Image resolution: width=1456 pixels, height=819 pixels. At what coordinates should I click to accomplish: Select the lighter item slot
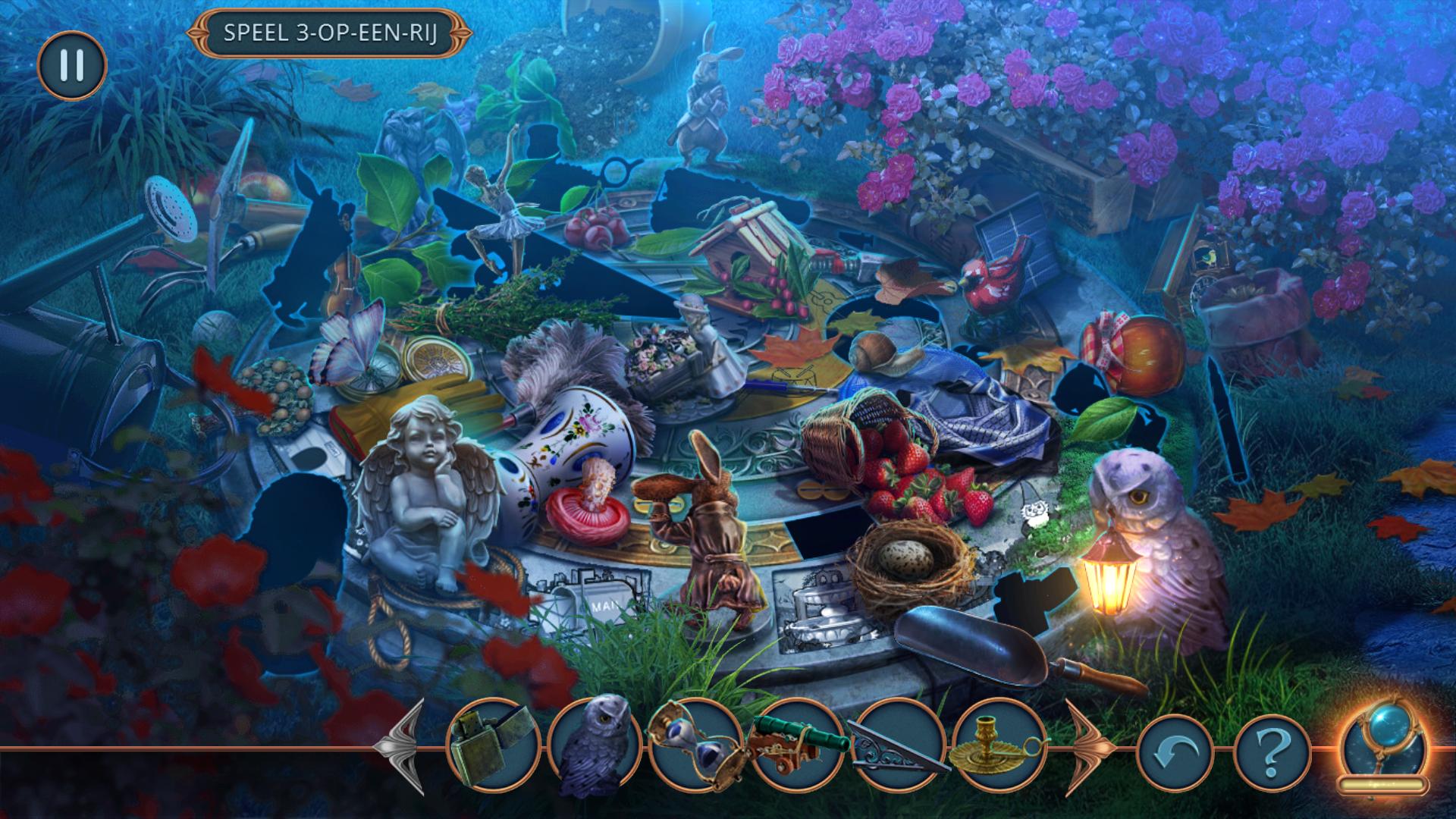click(494, 744)
